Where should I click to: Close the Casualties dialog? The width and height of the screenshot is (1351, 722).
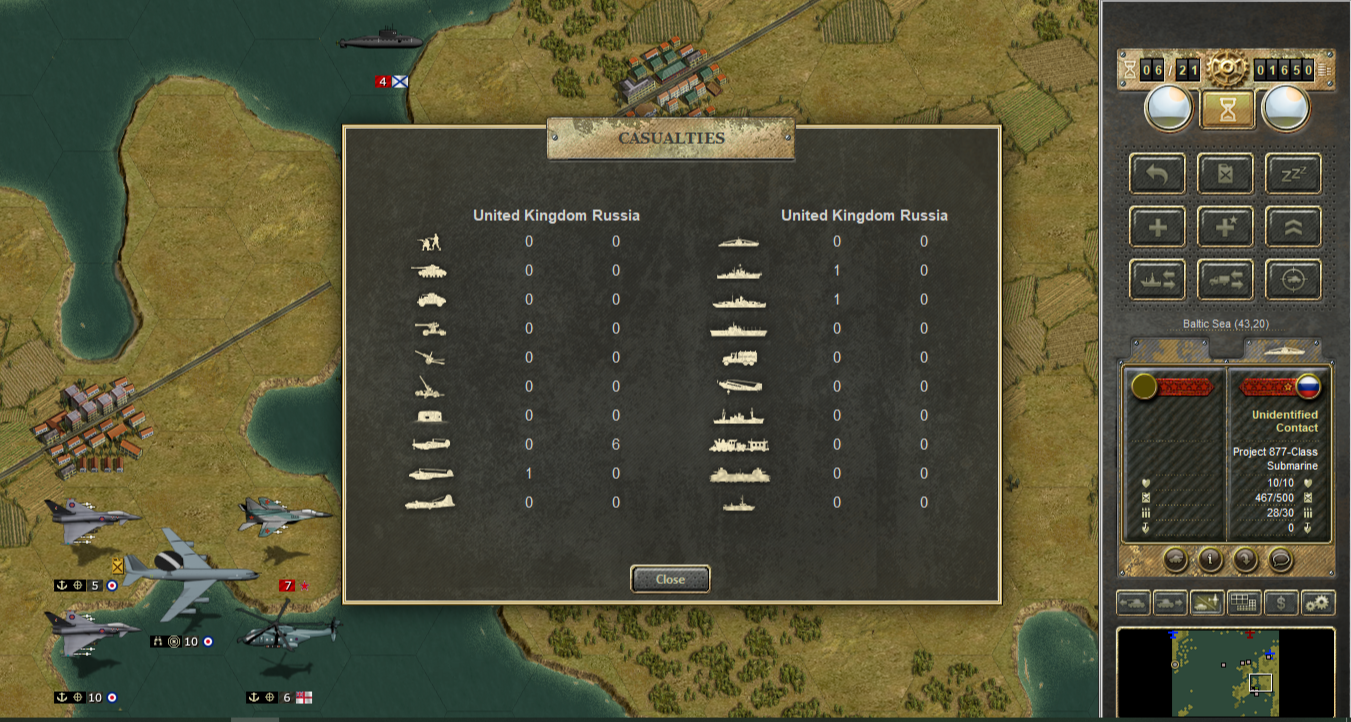[x=670, y=579]
